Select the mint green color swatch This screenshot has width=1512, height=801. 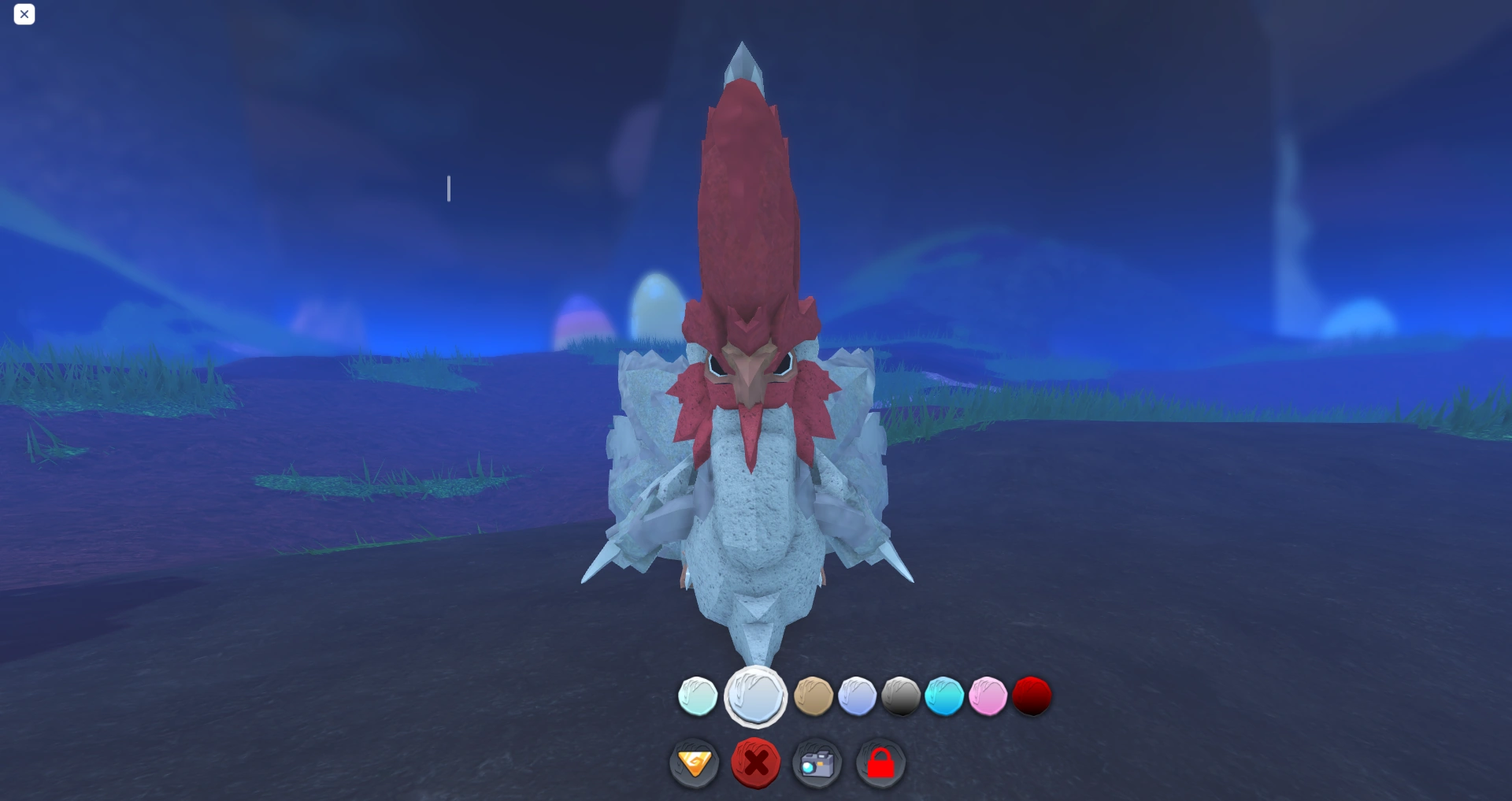[696, 696]
